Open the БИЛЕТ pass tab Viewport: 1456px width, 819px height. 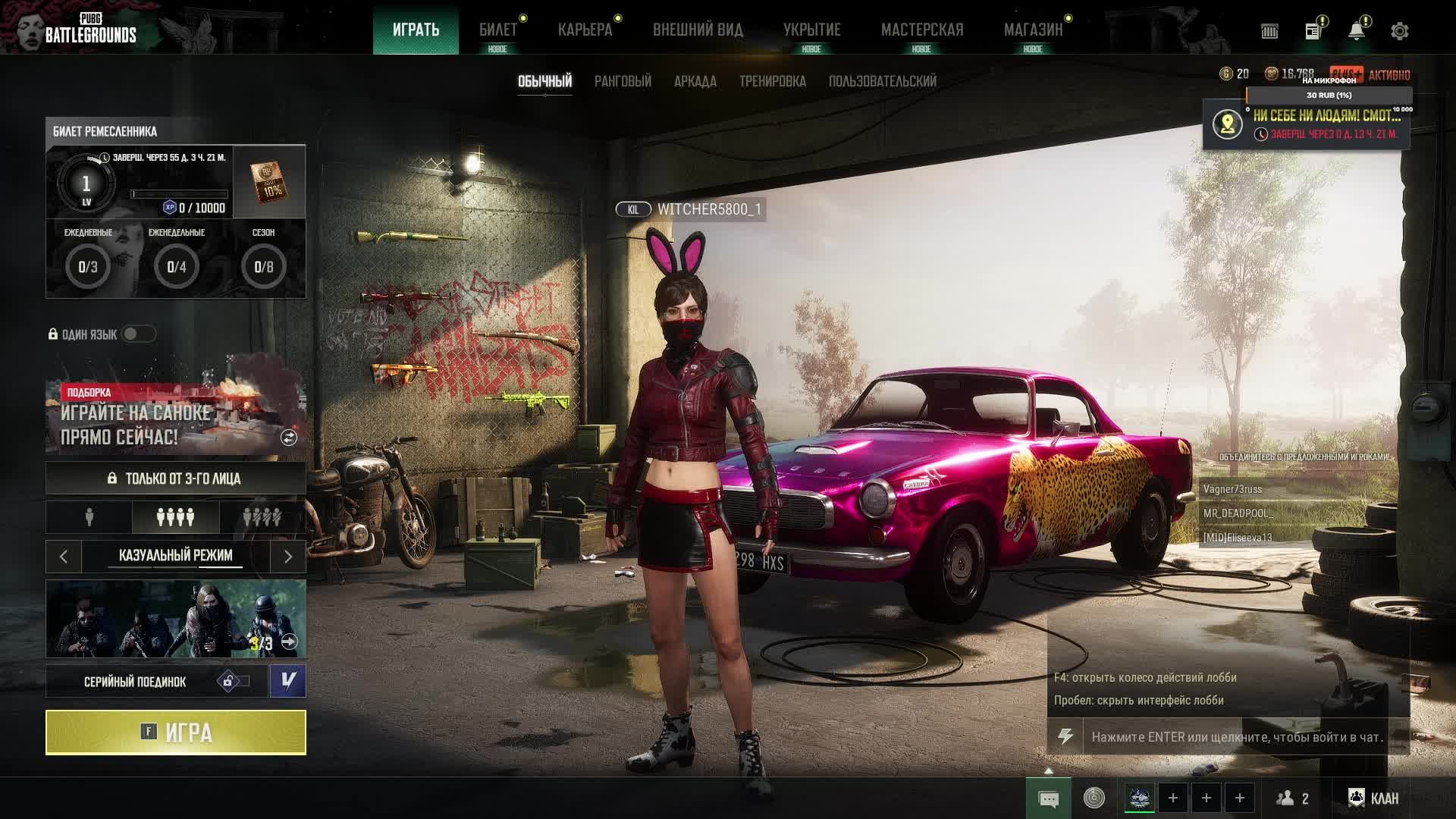click(497, 30)
